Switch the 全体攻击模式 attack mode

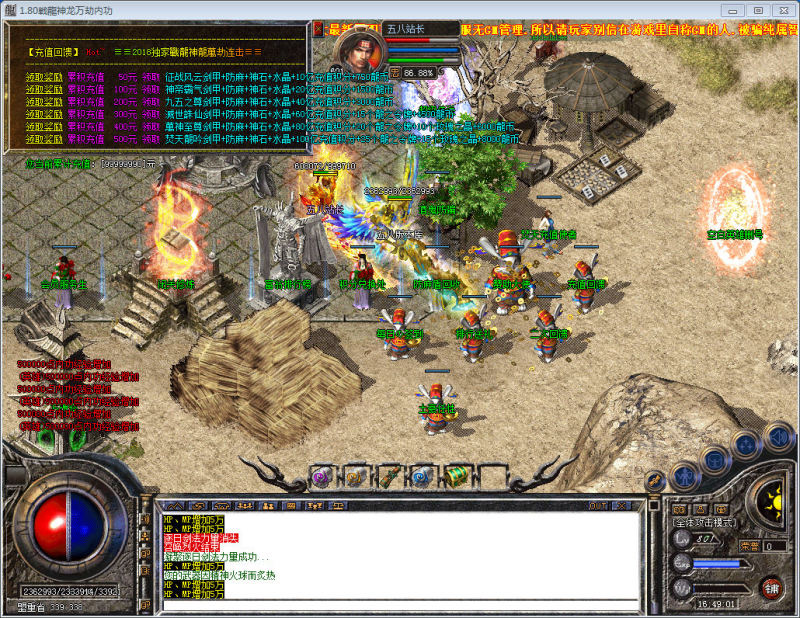point(705,522)
